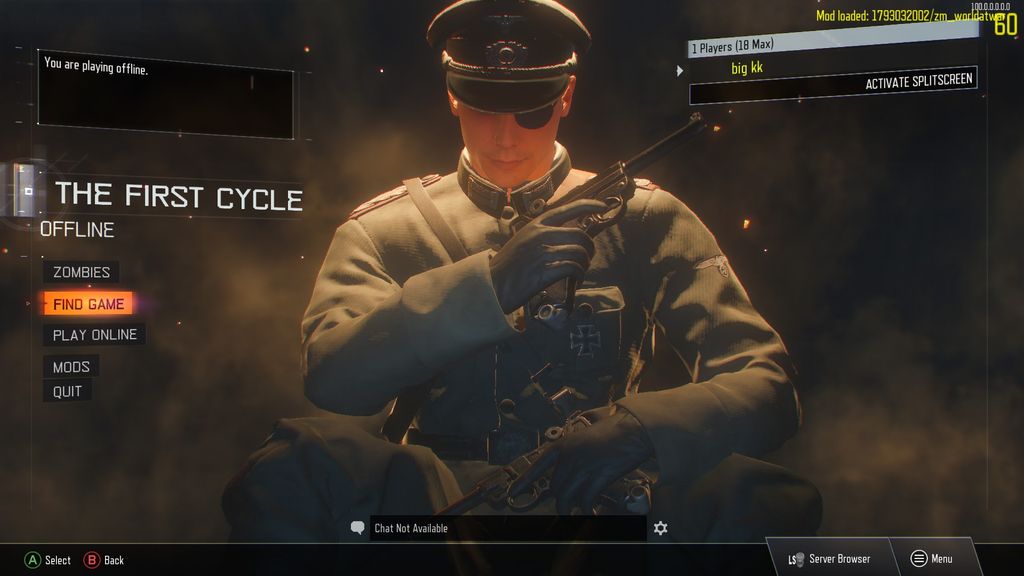The width and height of the screenshot is (1024, 576).
Task: Open chat settings gear icon
Action: (660, 528)
